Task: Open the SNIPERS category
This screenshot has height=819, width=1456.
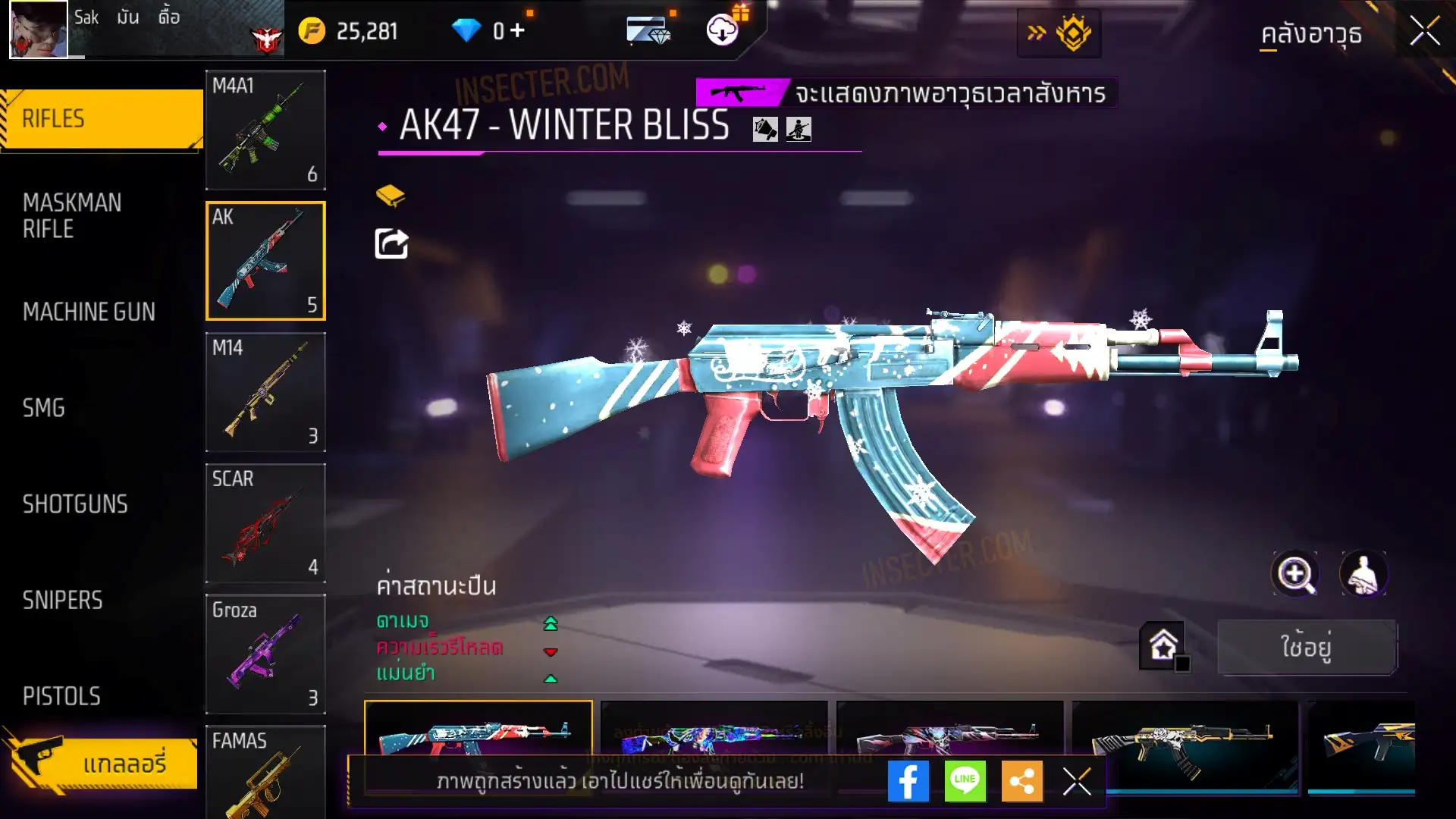Action: [x=62, y=601]
